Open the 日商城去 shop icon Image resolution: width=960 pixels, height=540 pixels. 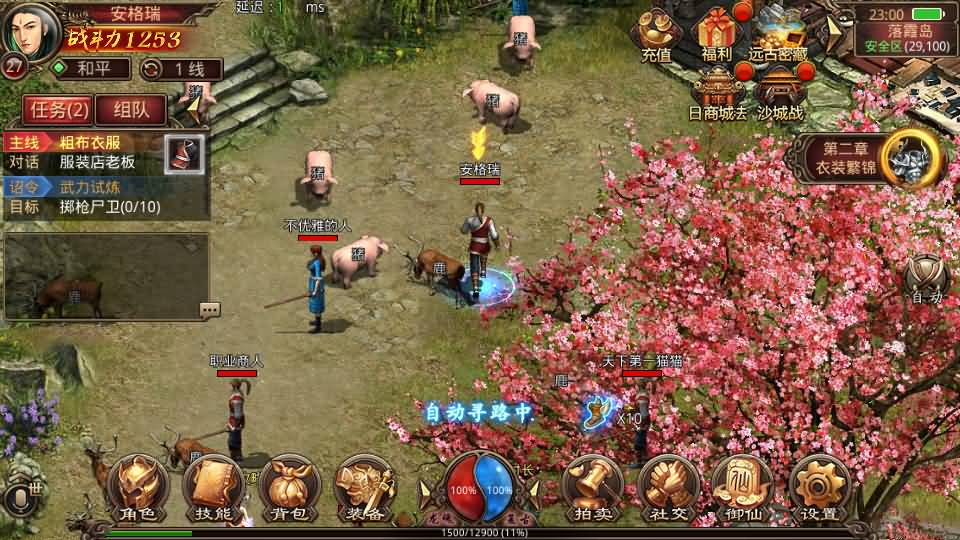[x=718, y=93]
